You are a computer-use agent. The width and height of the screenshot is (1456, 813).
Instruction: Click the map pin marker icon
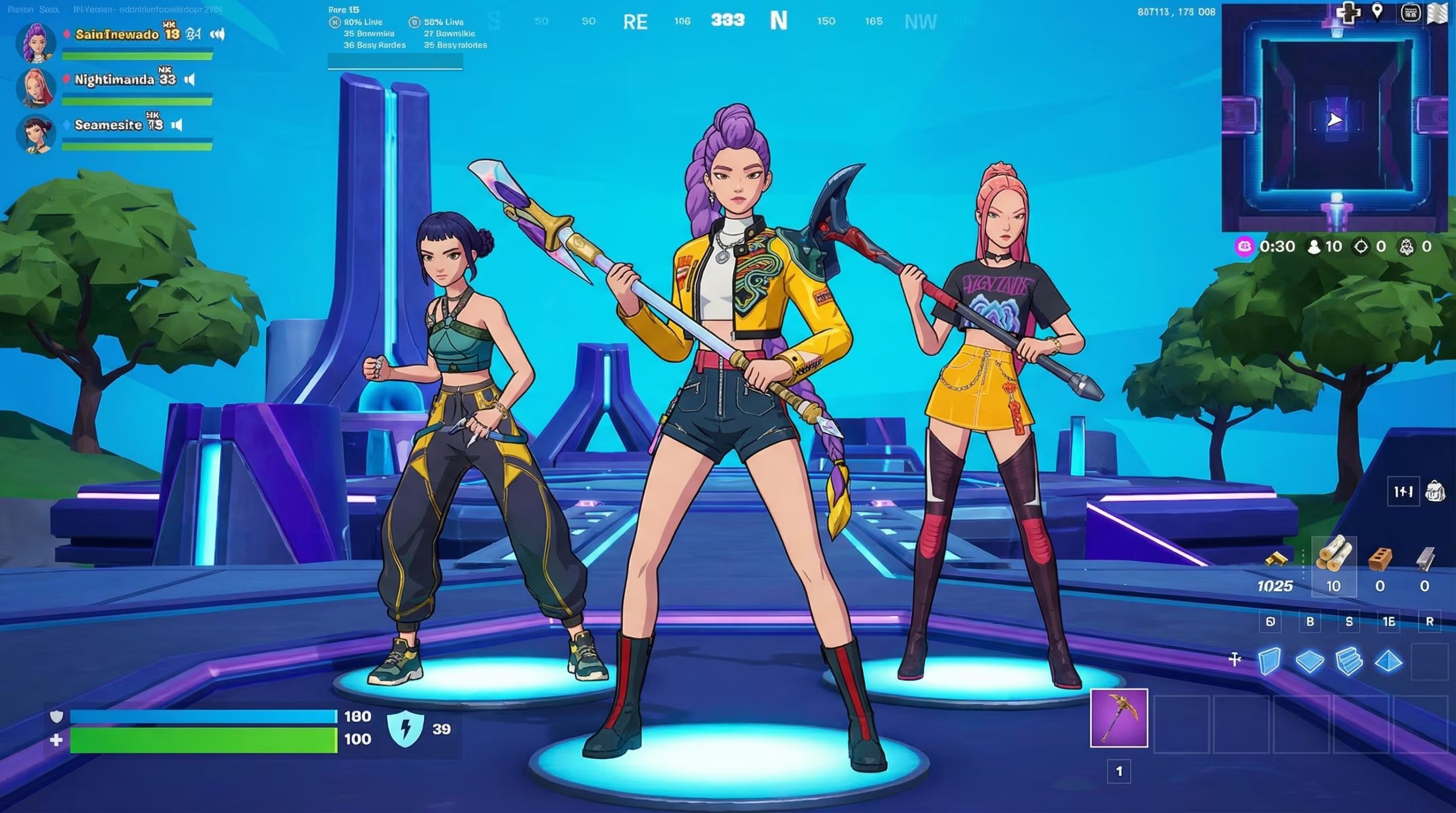[1377, 12]
